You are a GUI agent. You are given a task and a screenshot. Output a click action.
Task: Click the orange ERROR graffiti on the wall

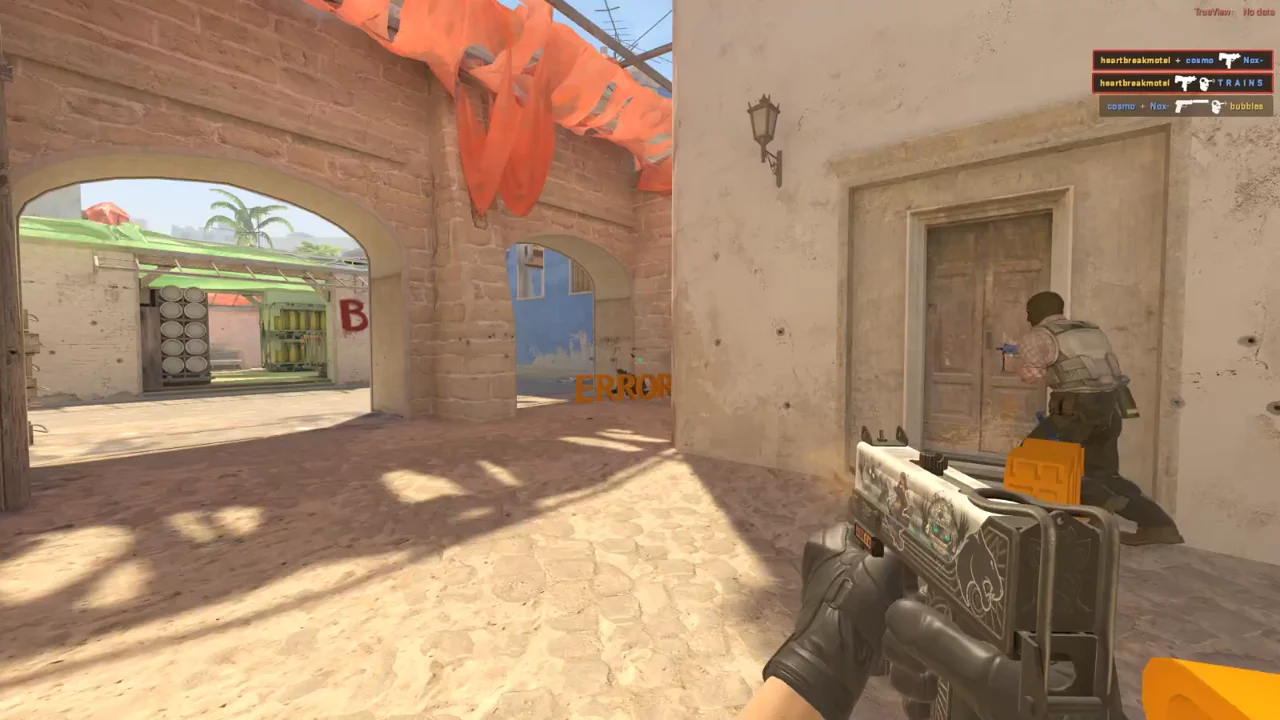(x=622, y=388)
